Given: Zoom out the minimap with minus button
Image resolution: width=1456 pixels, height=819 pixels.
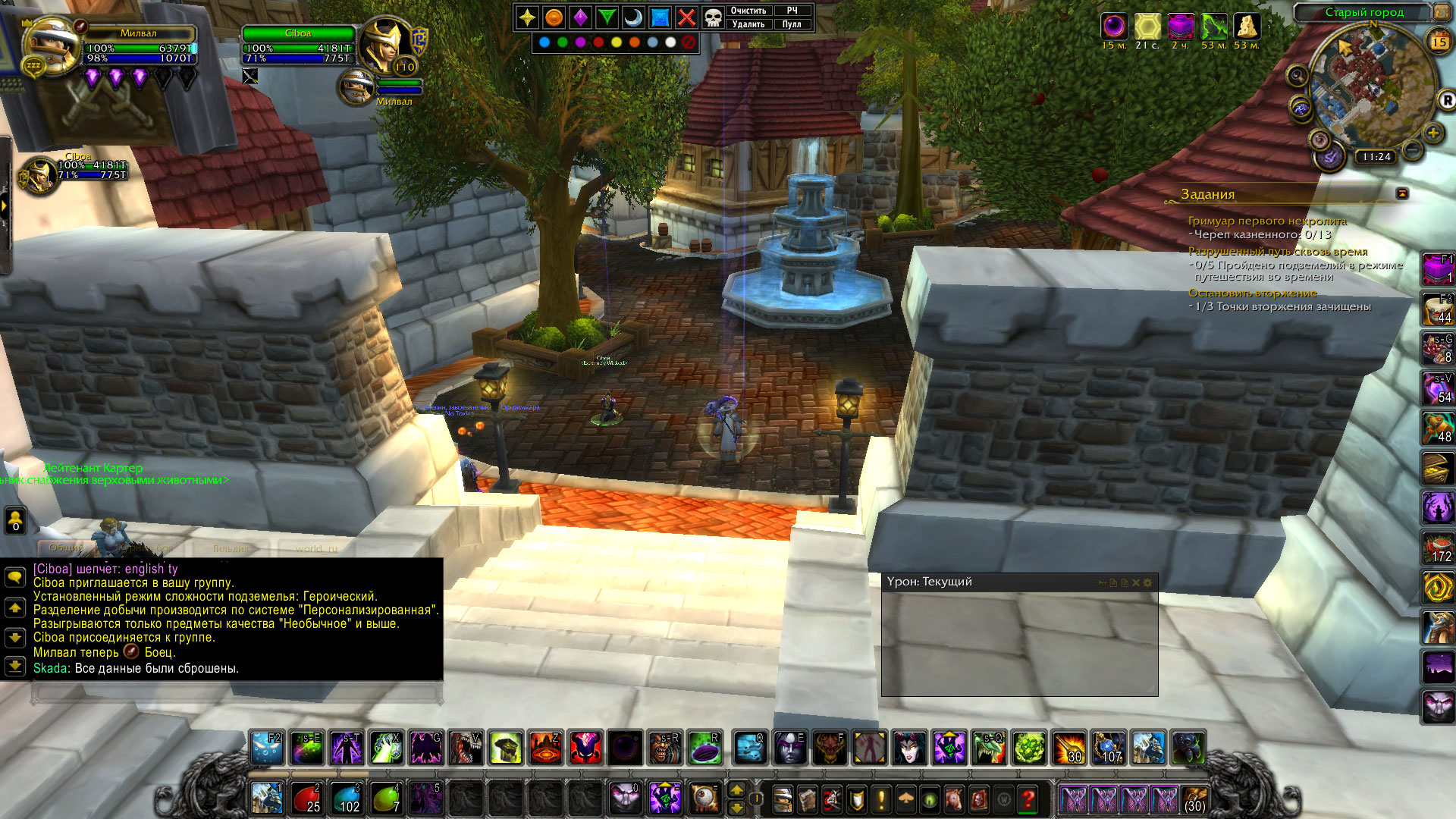Looking at the screenshot, I should 1412,150.
